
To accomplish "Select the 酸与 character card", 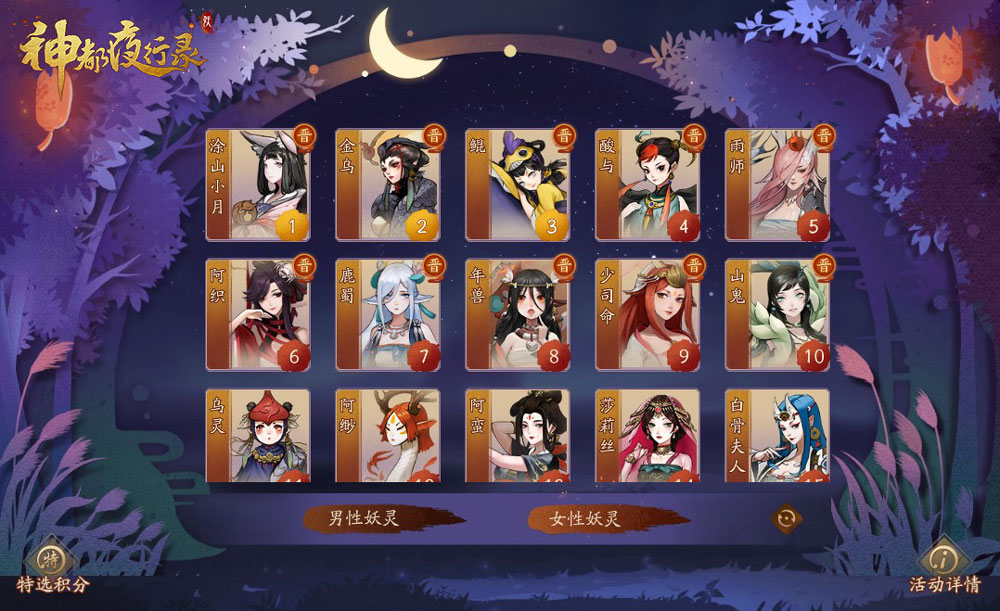I will coord(648,185).
